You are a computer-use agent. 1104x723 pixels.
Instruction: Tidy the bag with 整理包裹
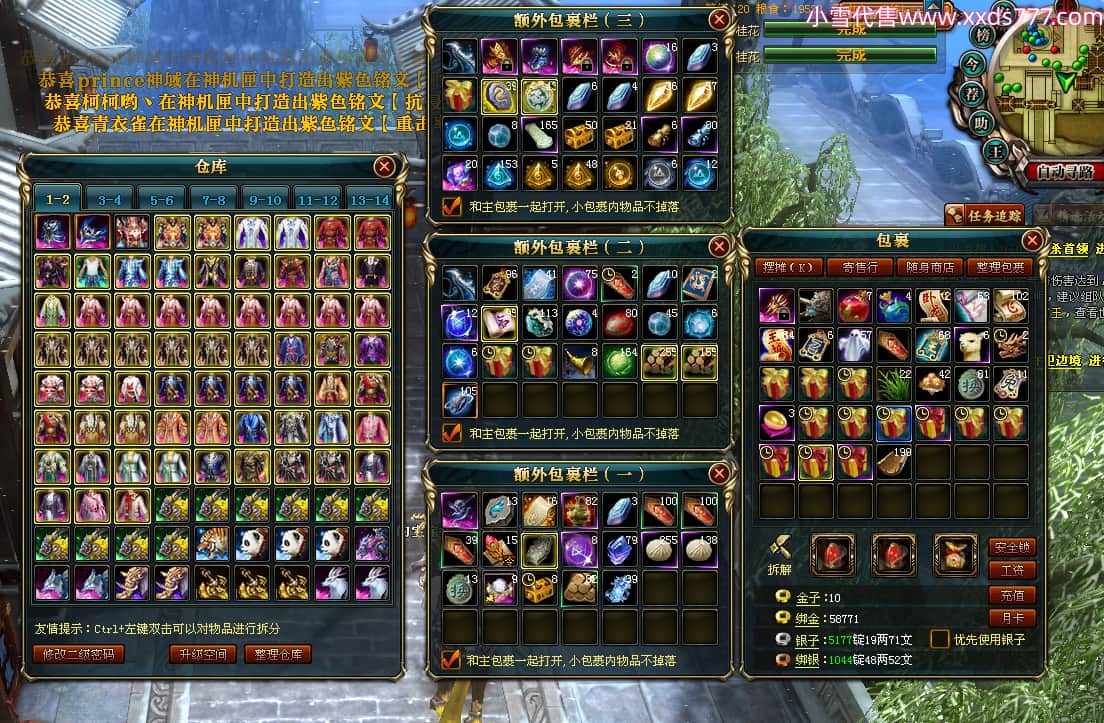(x=1000, y=267)
